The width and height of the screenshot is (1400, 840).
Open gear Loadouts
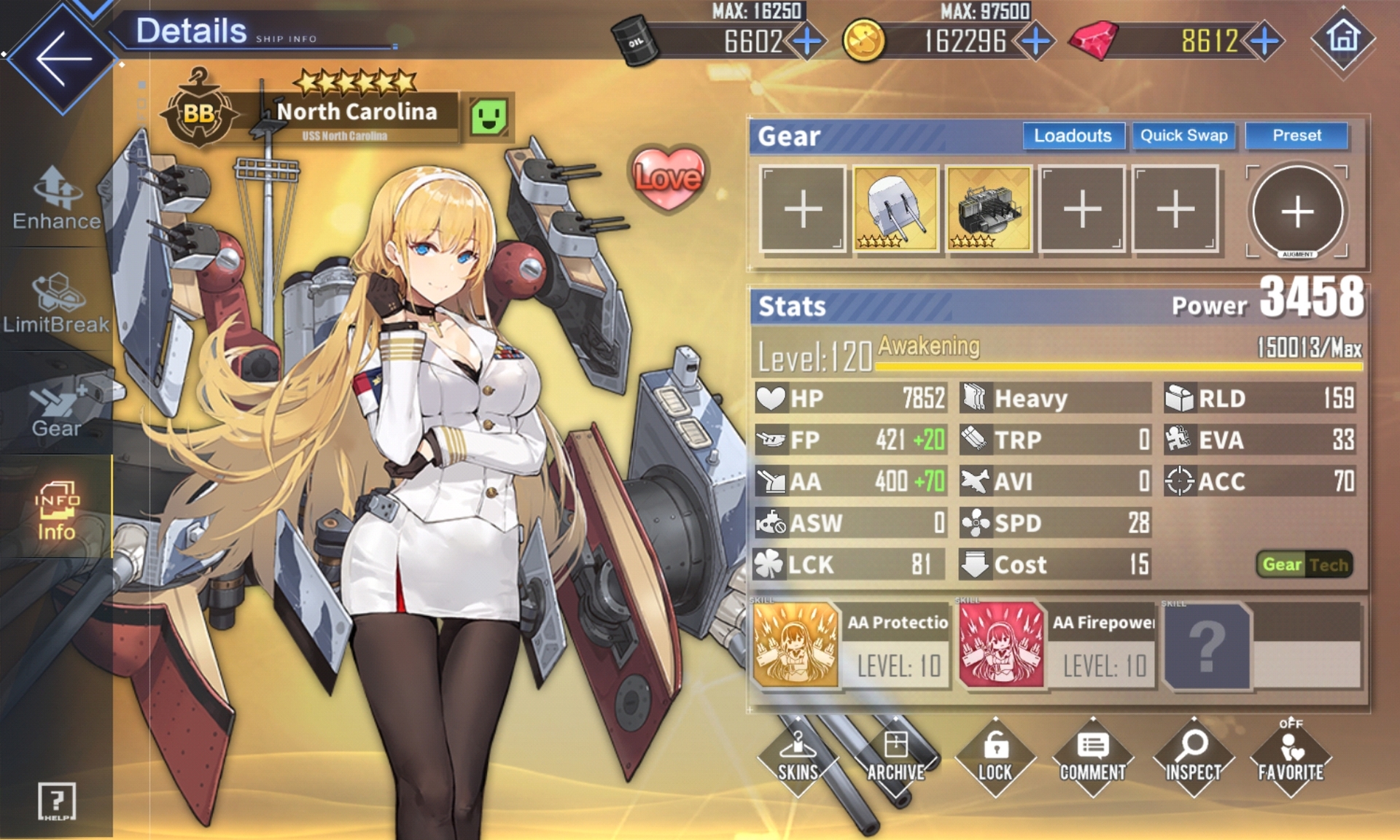(1073, 136)
